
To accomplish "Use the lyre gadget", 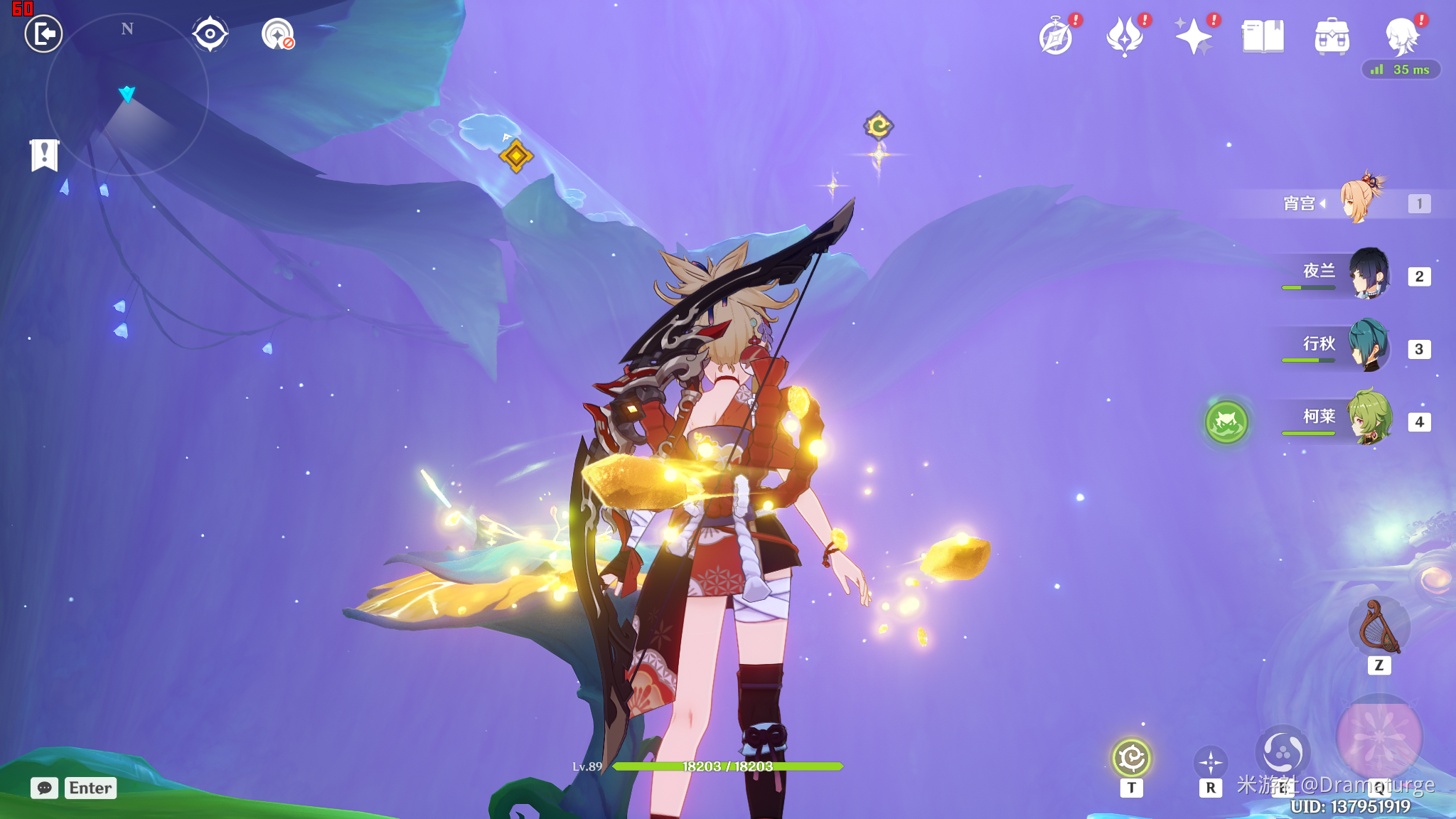I will point(1379,626).
